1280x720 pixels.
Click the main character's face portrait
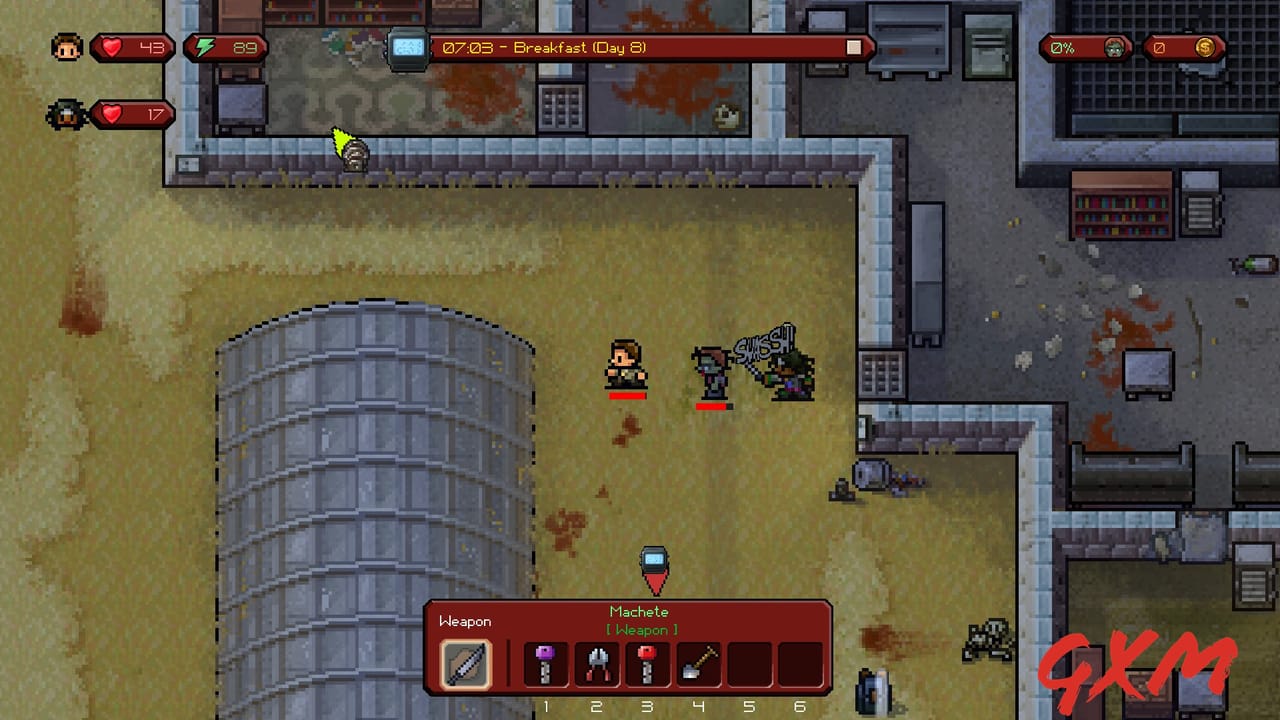coord(66,45)
